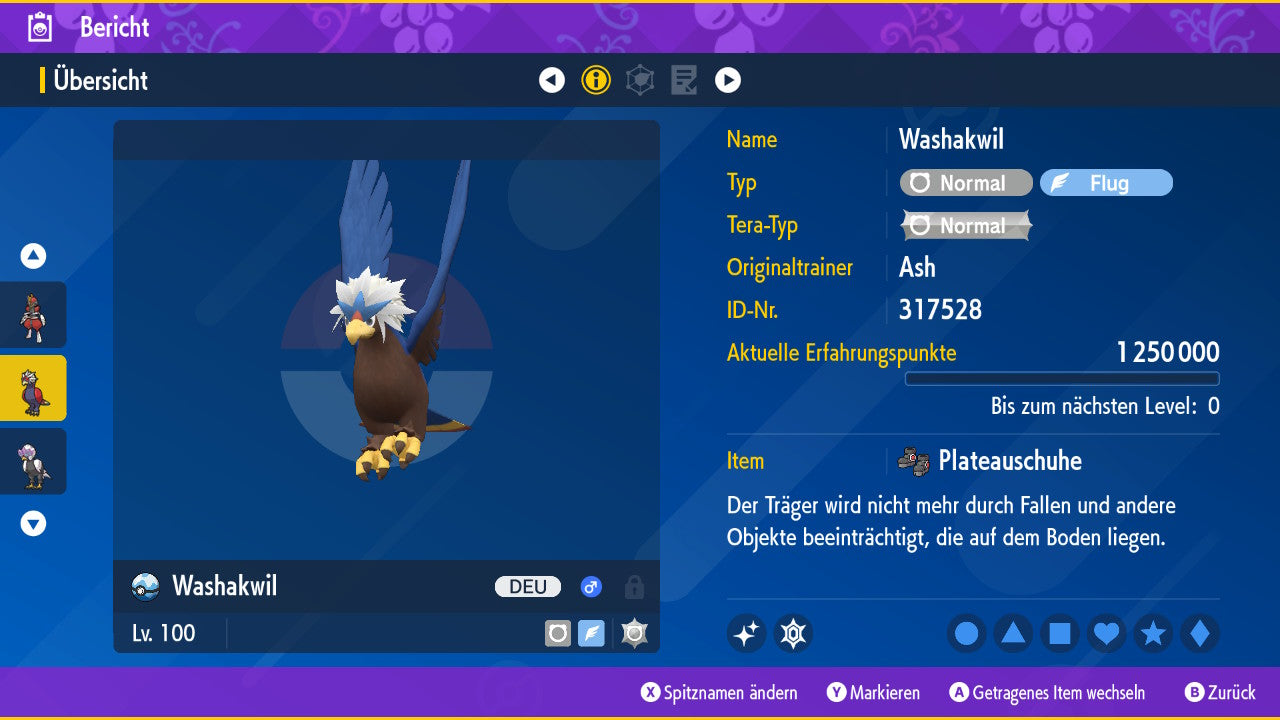
Task: Toggle the triangle marking
Action: 1013,633
